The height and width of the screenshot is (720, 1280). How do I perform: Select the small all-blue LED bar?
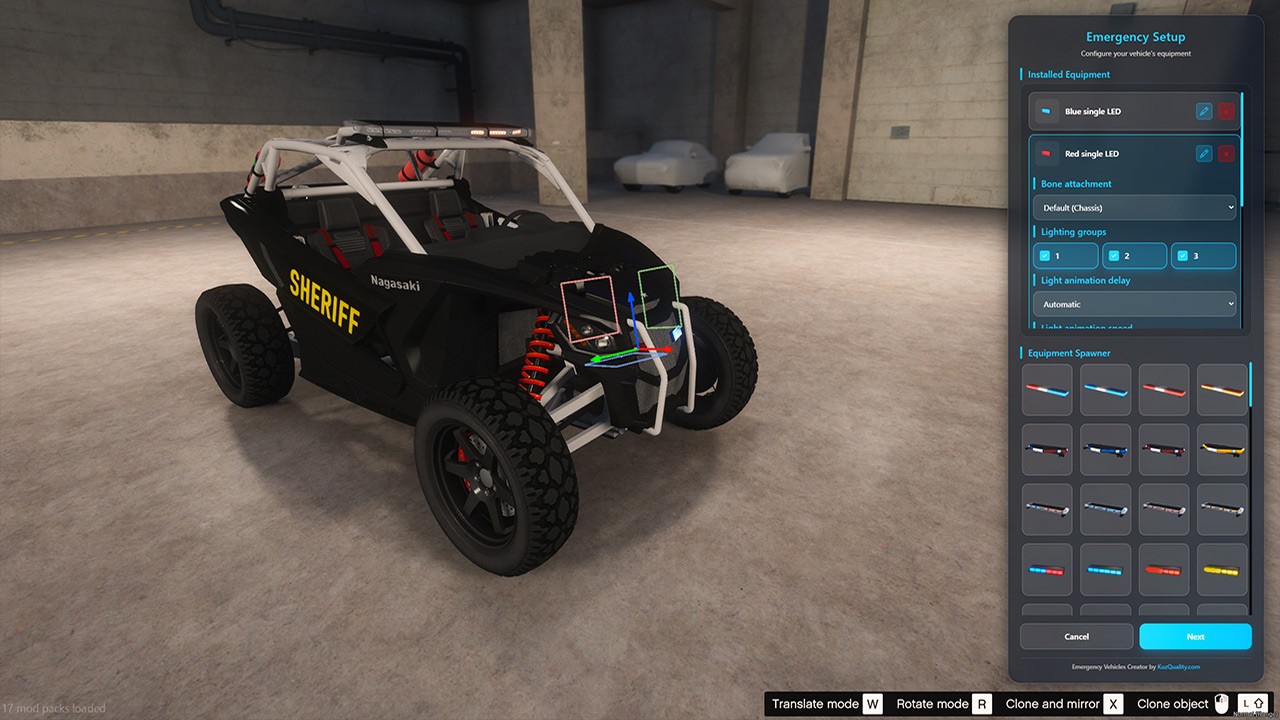(x=1105, y=570)
